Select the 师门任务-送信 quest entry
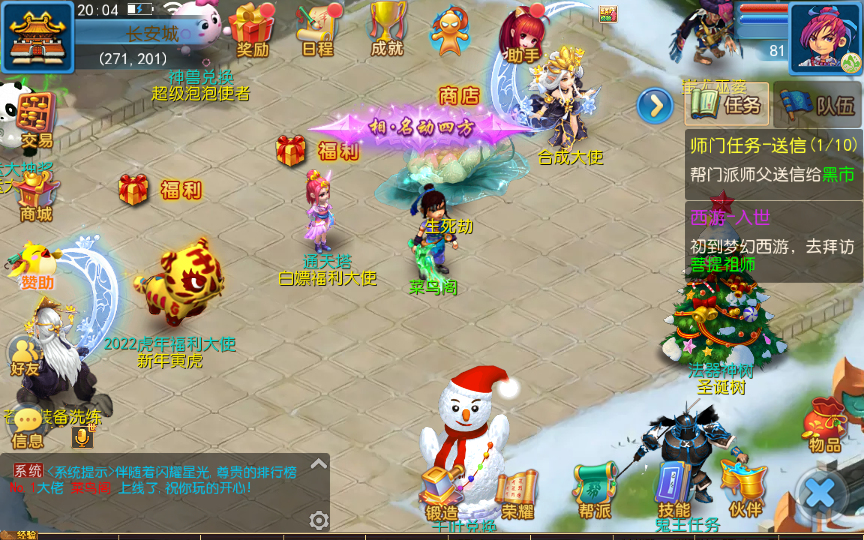 pos(772,159)
